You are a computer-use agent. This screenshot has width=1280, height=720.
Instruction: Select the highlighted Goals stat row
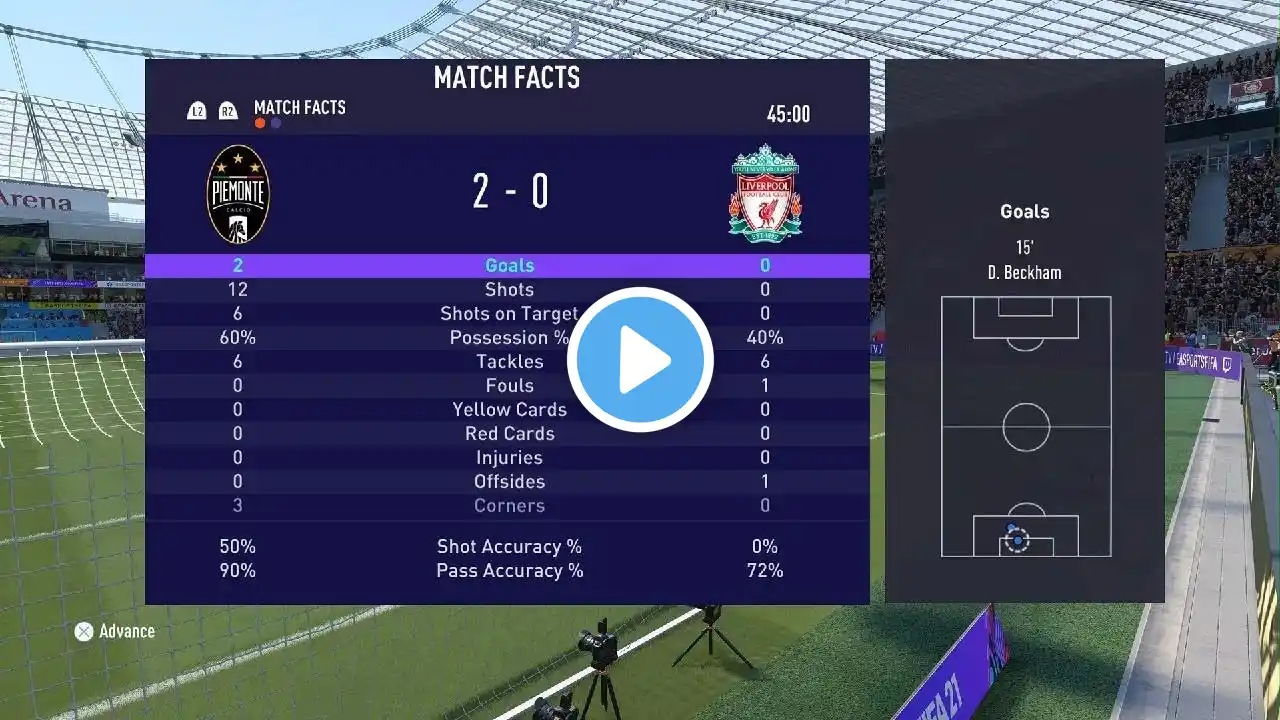[x=509, y=265]
